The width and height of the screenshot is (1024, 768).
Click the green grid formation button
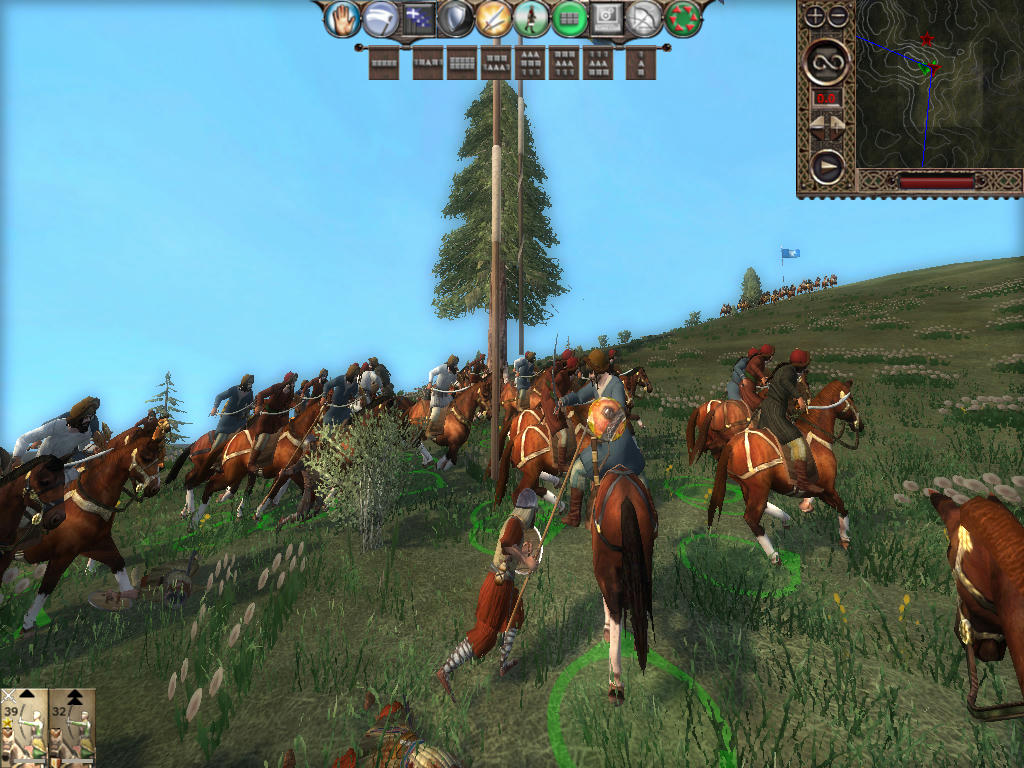click(x=569, y=18)
